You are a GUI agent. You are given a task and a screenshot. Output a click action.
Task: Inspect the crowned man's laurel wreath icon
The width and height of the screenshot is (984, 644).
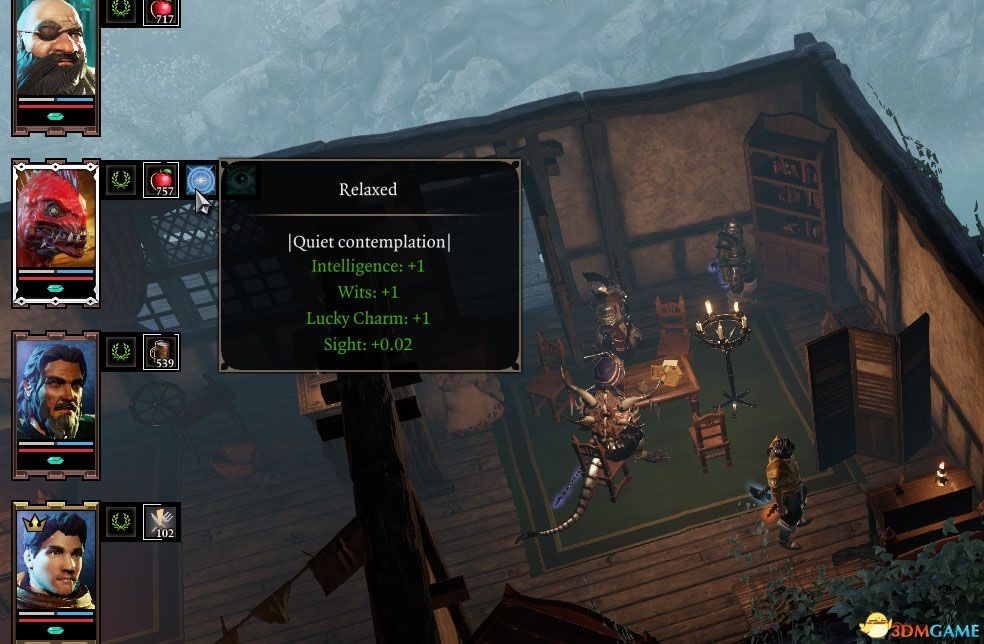point(122,521)
